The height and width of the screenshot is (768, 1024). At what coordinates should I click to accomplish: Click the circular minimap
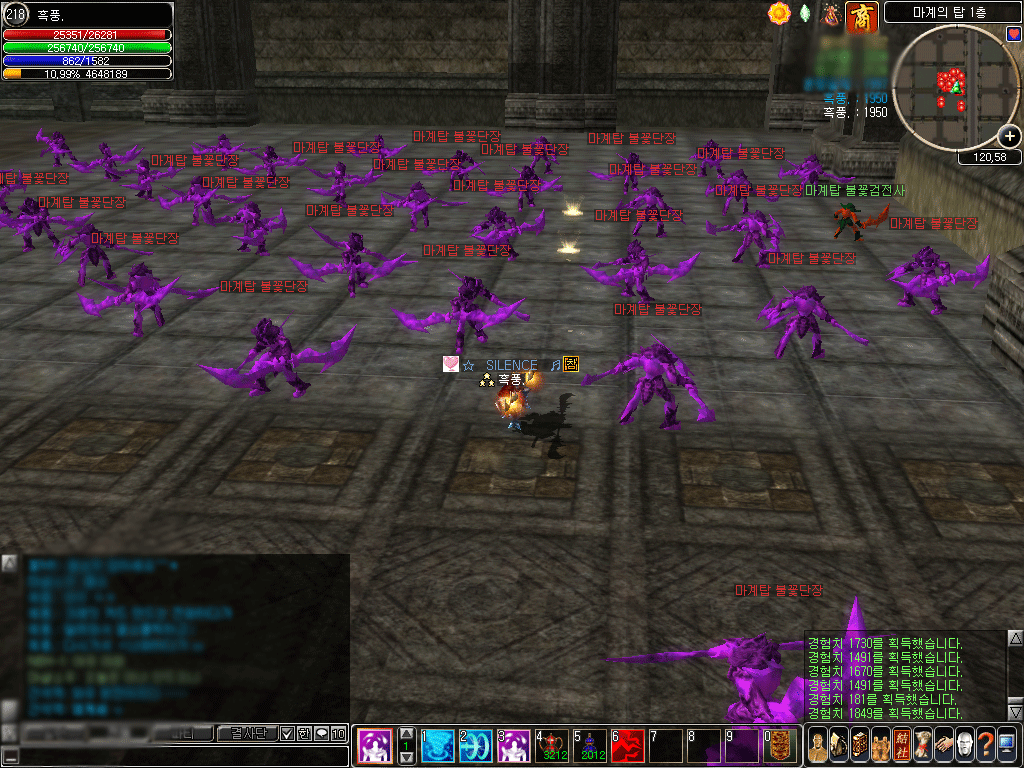[953, 88]
